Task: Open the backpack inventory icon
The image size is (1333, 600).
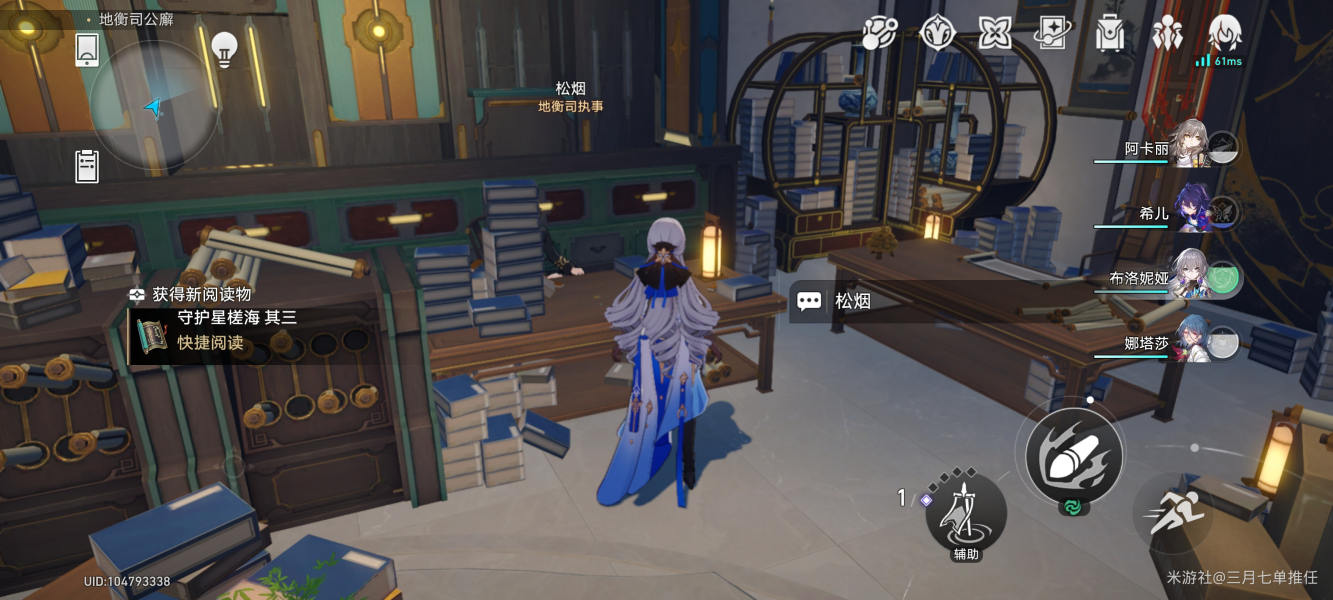Action: point(1110,33)
